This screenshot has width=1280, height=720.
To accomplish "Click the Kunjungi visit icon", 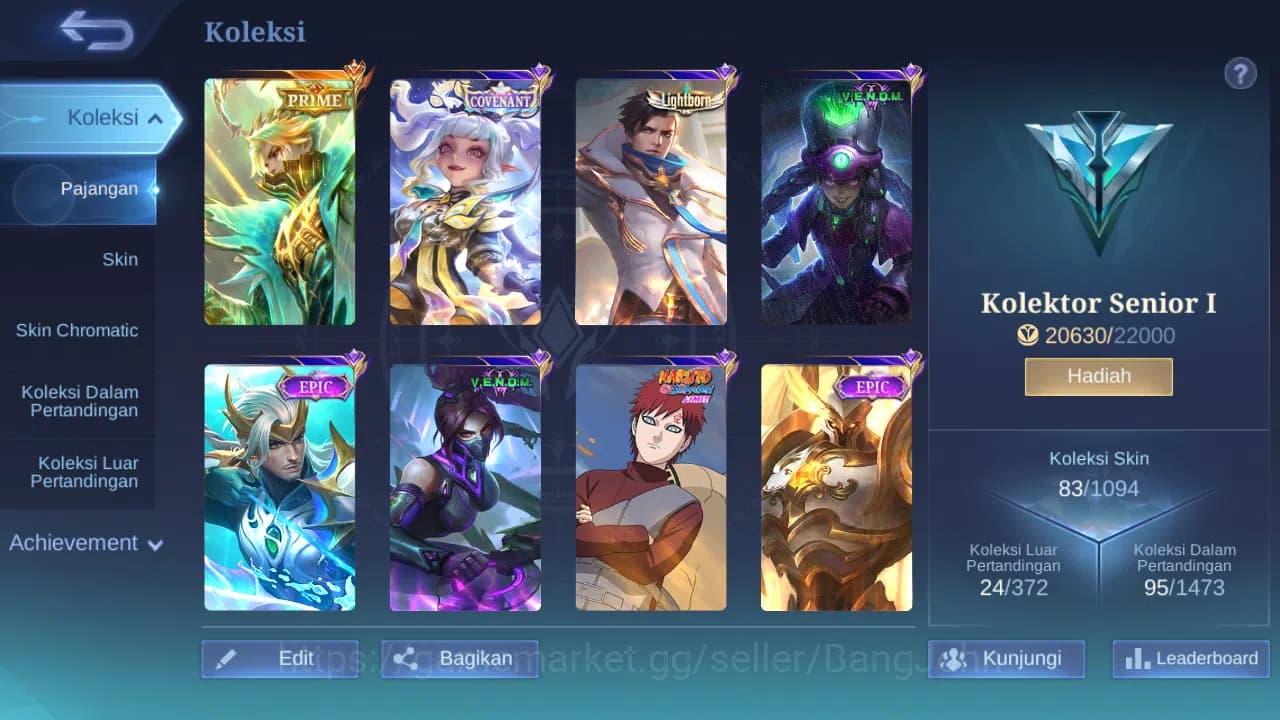I will 956,658.
